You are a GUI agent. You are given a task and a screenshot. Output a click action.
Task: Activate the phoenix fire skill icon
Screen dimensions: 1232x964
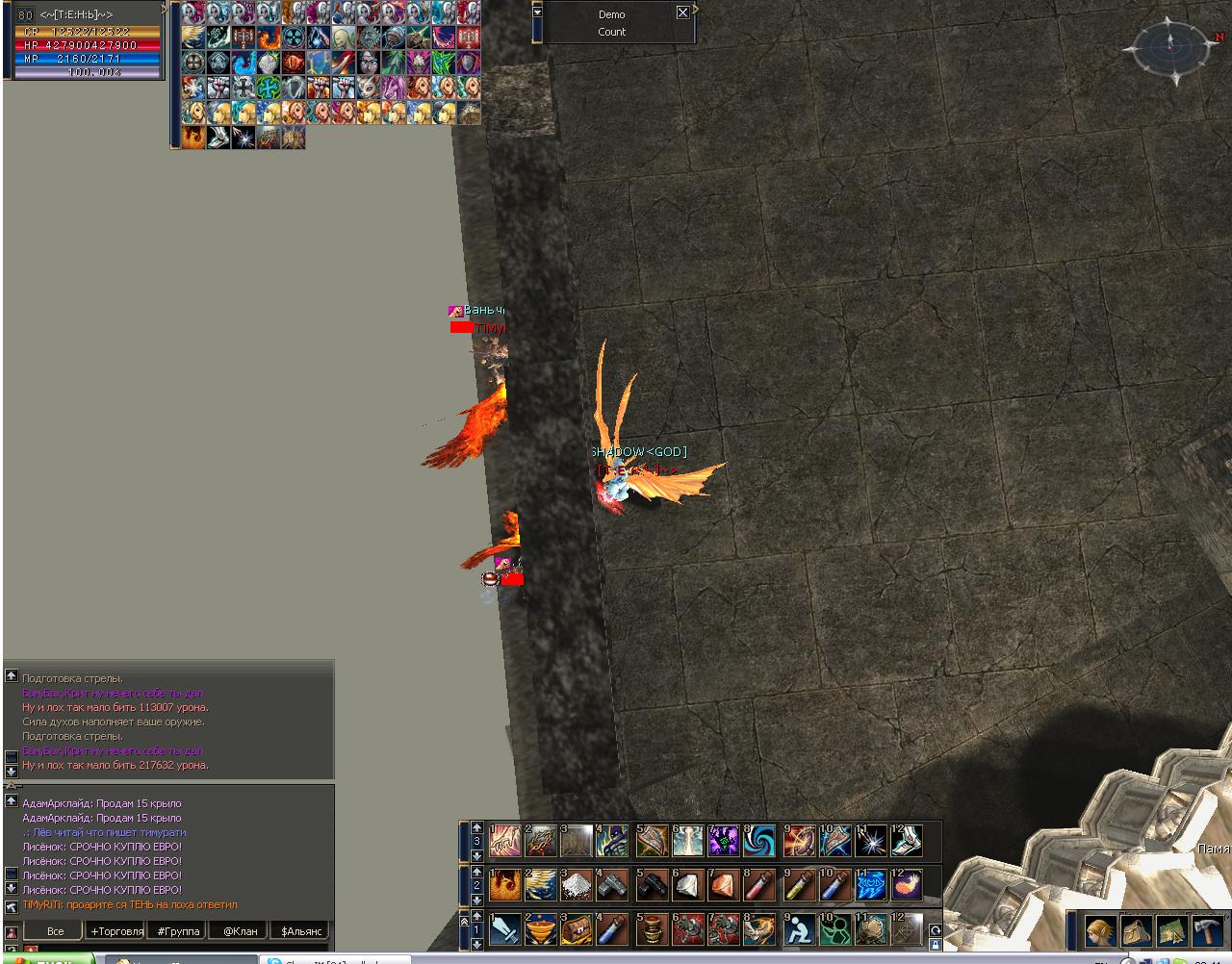(x=505, y=885)
